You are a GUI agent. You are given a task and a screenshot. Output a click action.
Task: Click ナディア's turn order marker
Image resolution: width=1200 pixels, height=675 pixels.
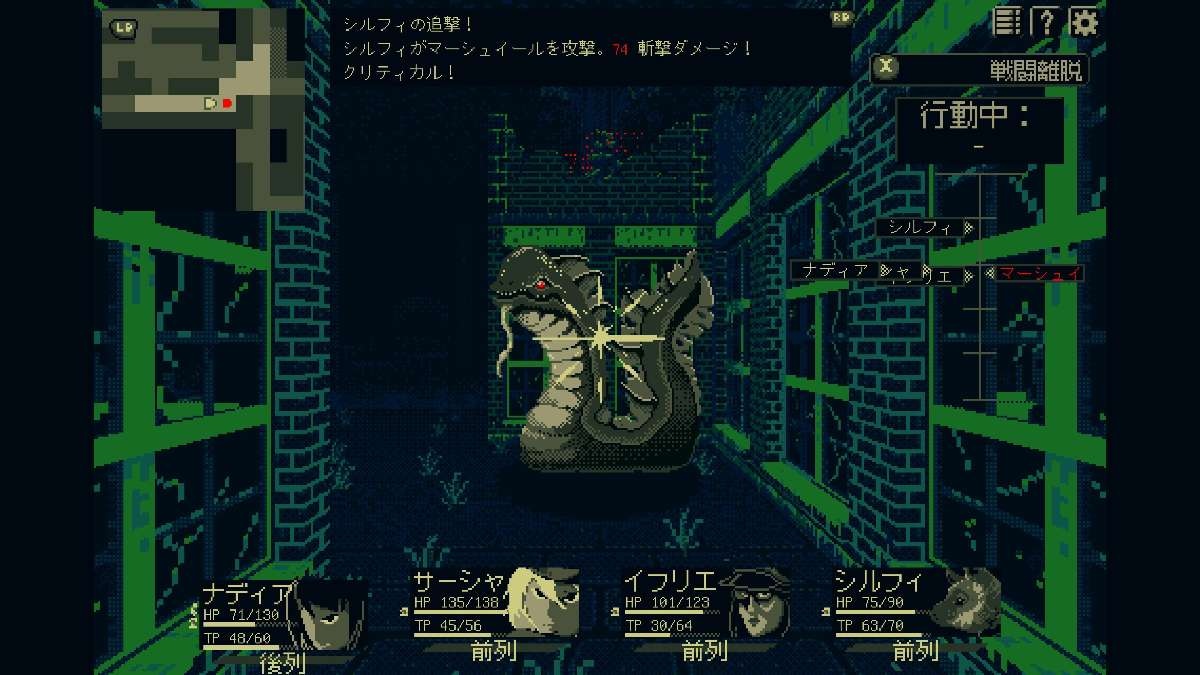[836, 270]
